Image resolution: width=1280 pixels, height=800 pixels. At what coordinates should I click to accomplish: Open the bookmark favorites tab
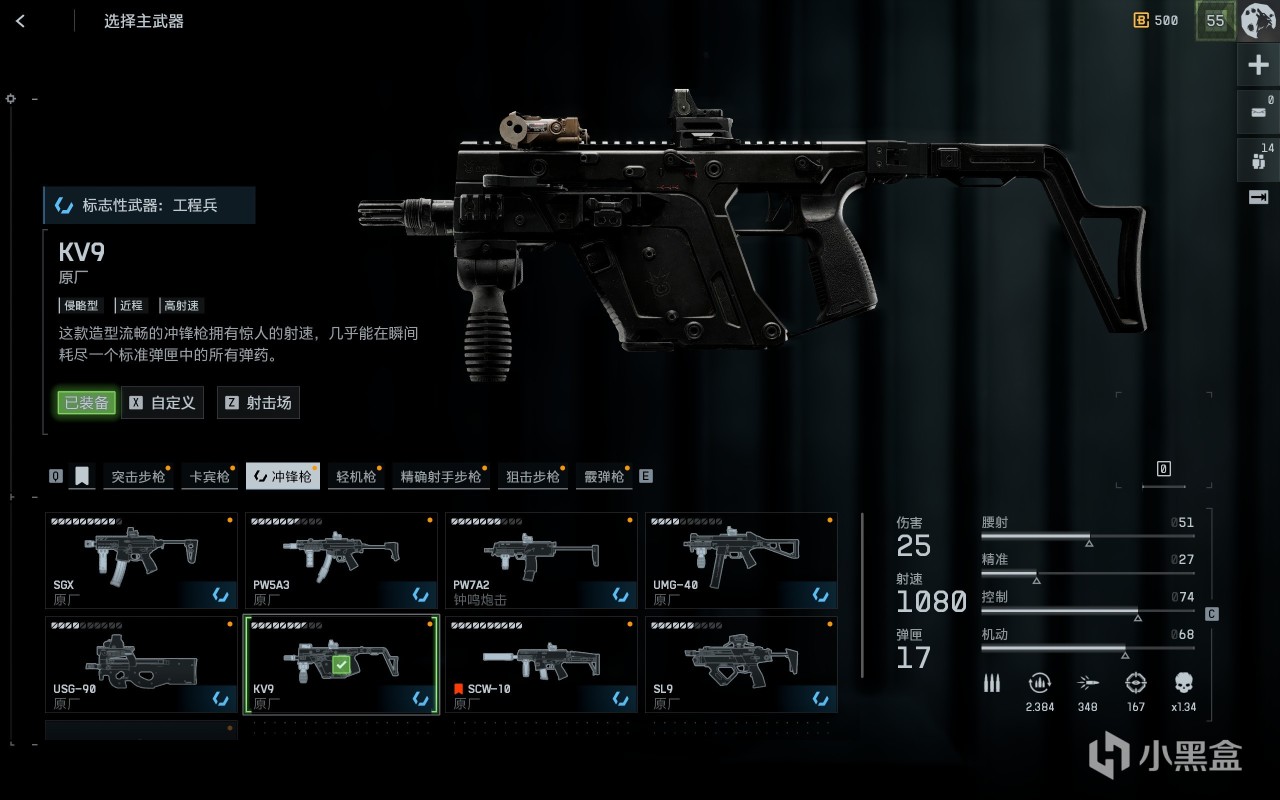coord(82,477)
